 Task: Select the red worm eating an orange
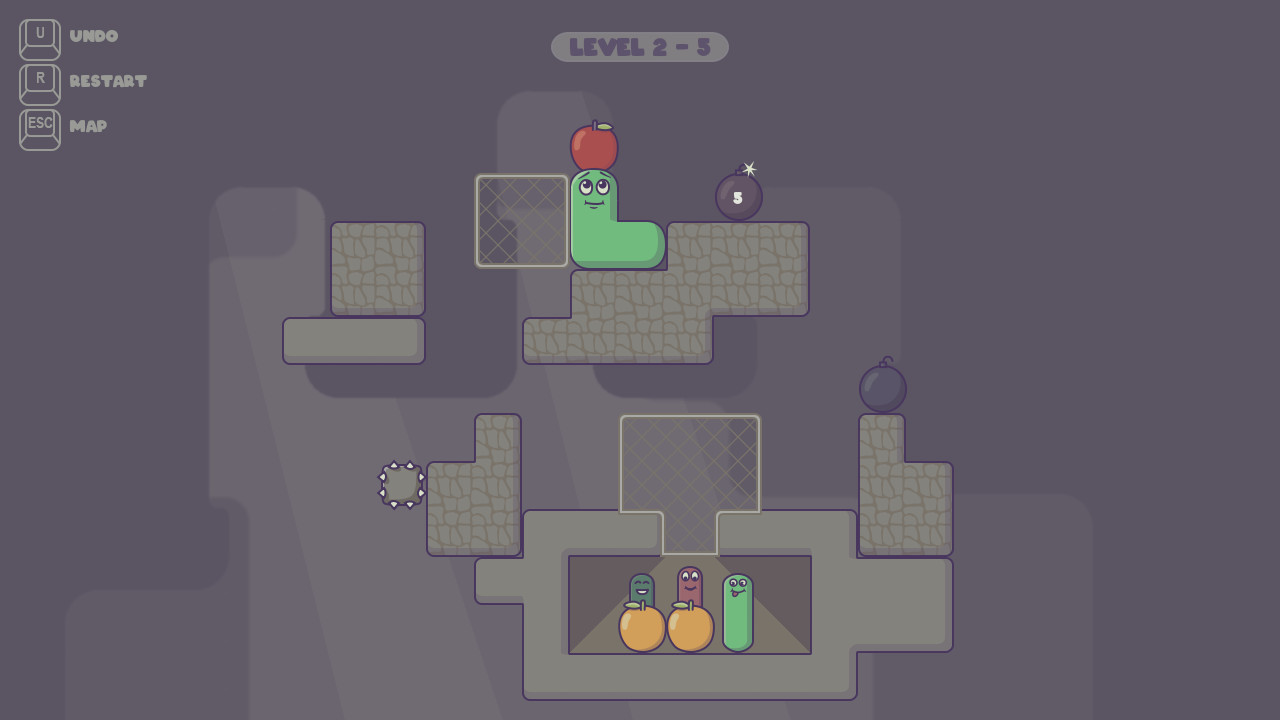pyautogui.click(x=688, y=583)
